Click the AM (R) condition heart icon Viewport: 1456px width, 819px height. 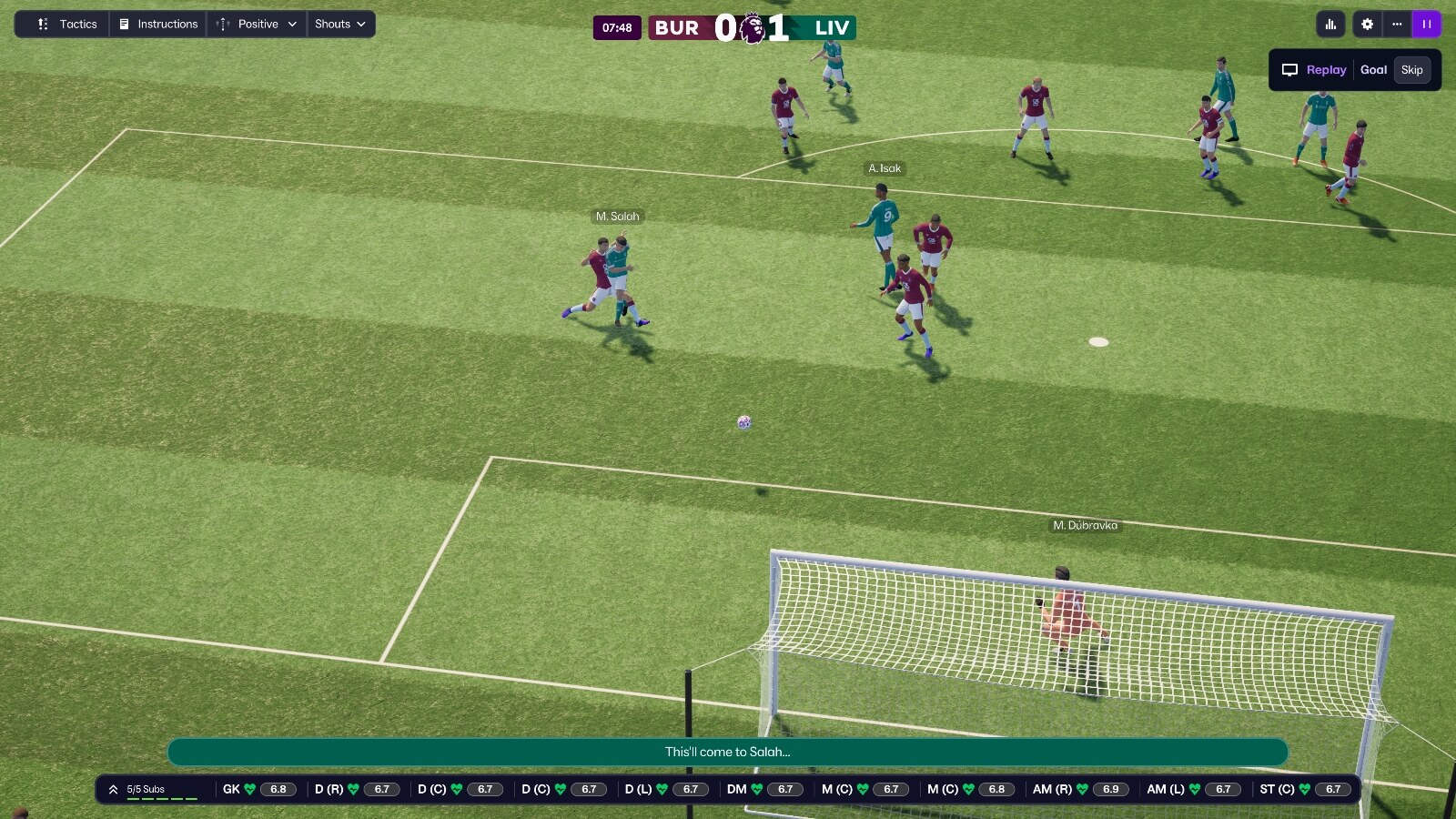(1082, 789)
